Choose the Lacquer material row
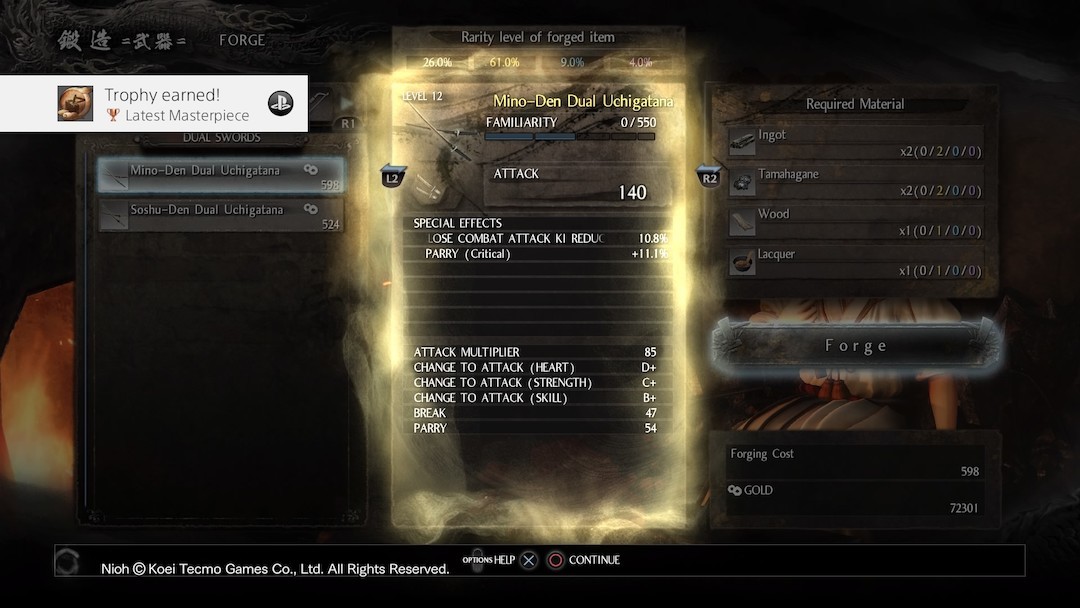This screenshot has width=1080, height=608. click(x=854, y=262)
